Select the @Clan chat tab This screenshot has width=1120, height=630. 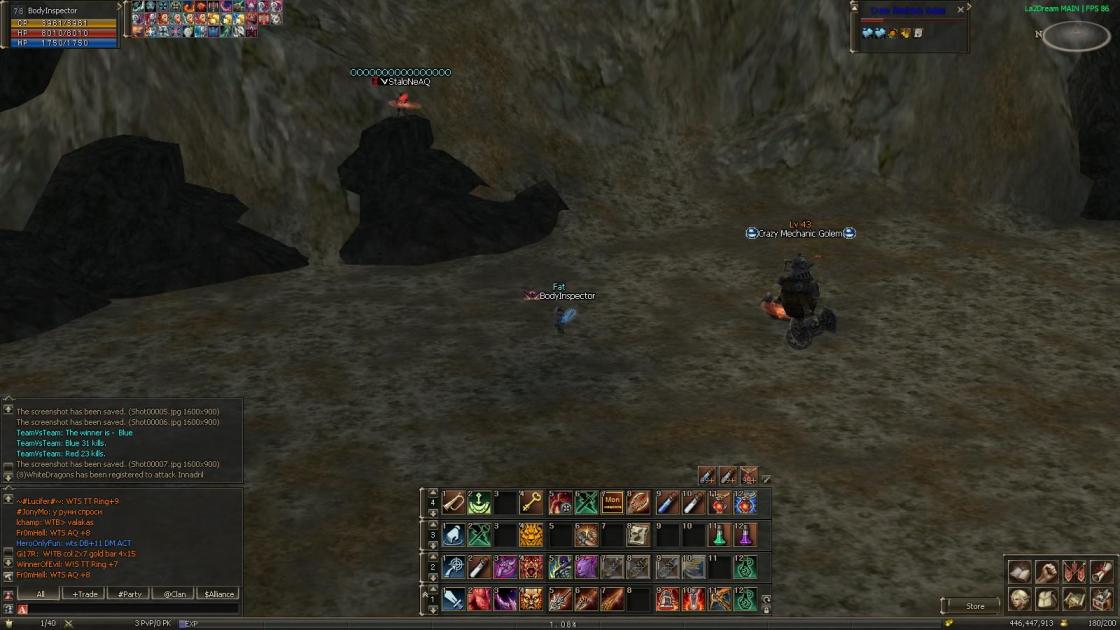(x=174, y=594)
